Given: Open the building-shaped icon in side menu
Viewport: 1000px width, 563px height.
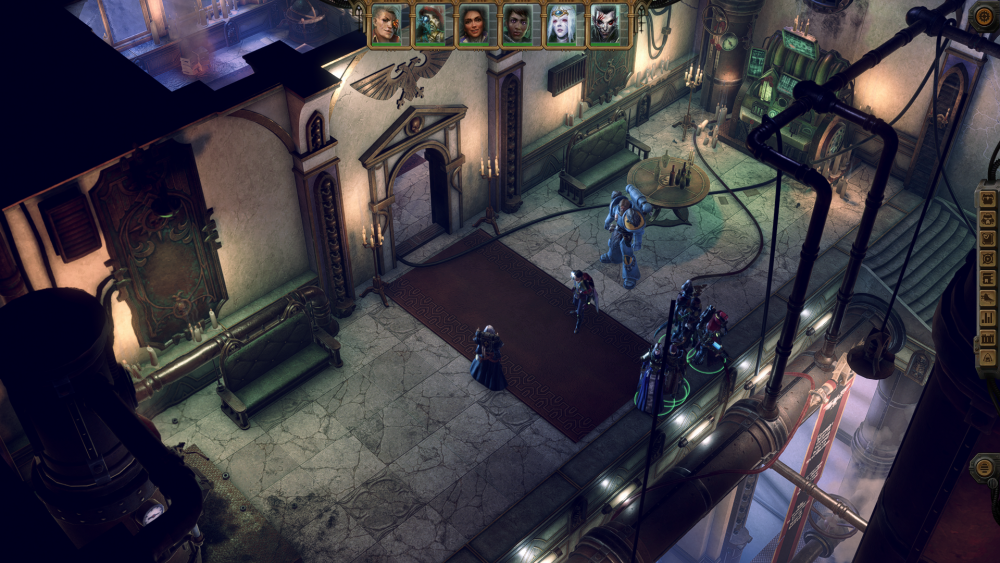Looking at the screenshot, I should [987, 278].
